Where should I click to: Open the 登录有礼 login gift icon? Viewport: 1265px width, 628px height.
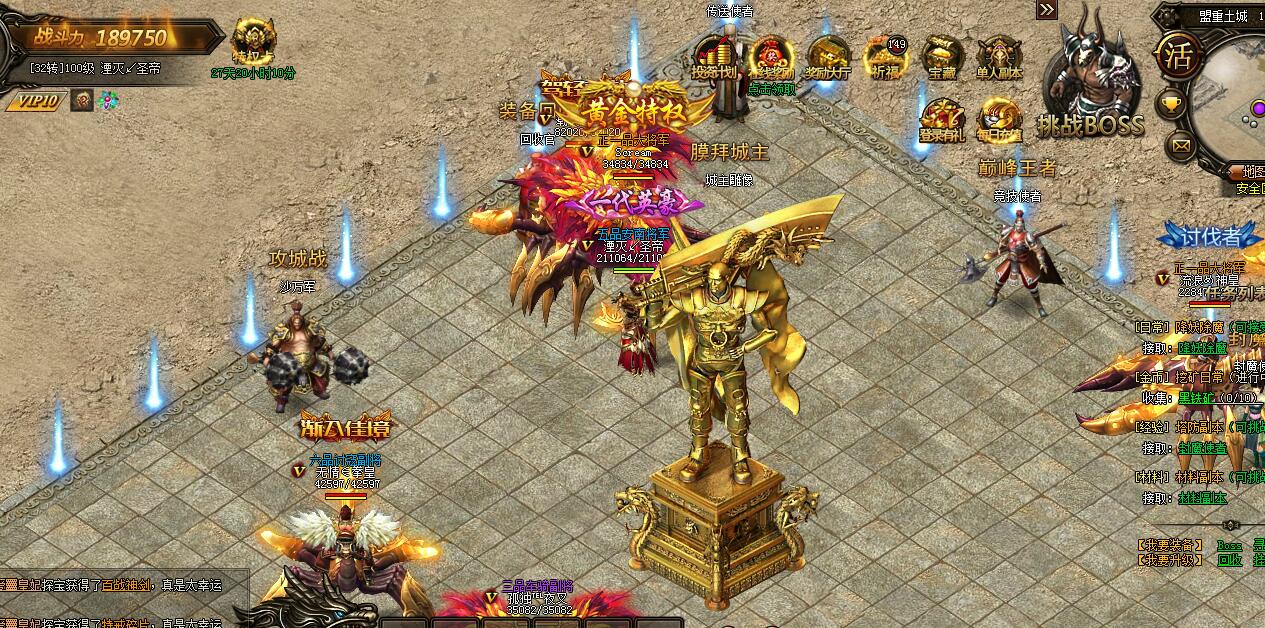(942, 118)
